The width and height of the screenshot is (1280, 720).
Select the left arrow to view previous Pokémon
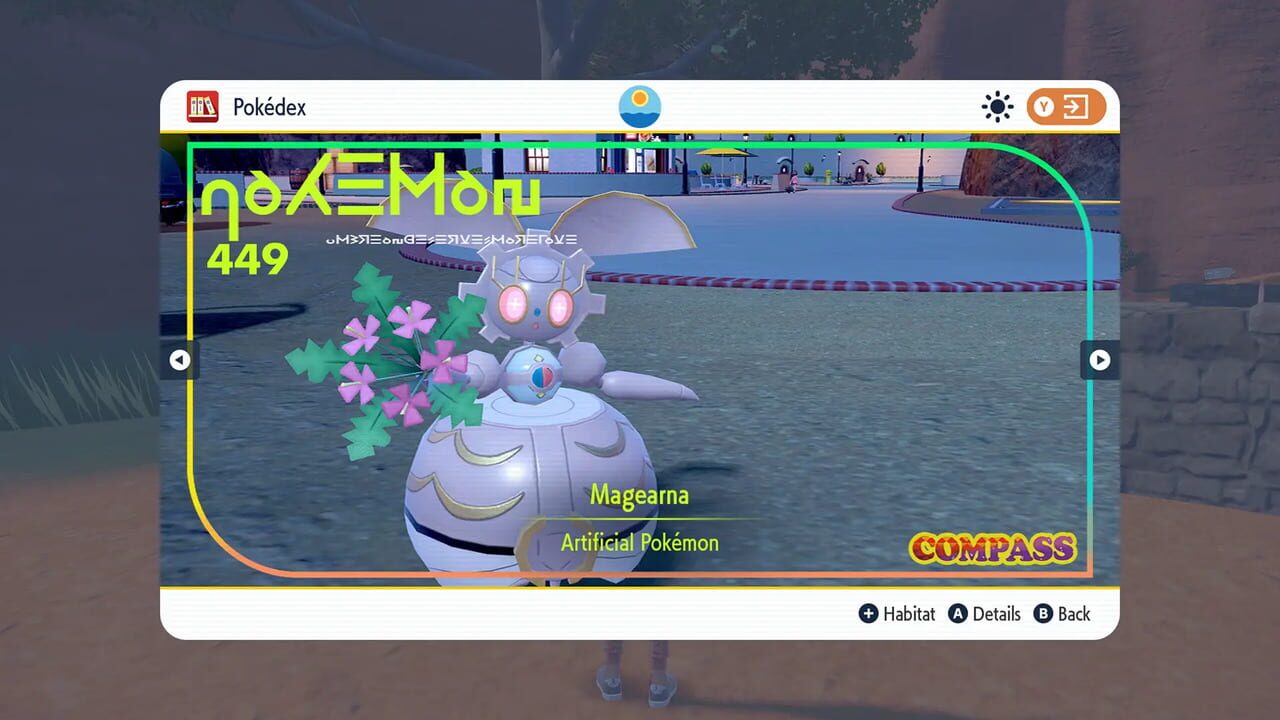(x=179, y=360)
